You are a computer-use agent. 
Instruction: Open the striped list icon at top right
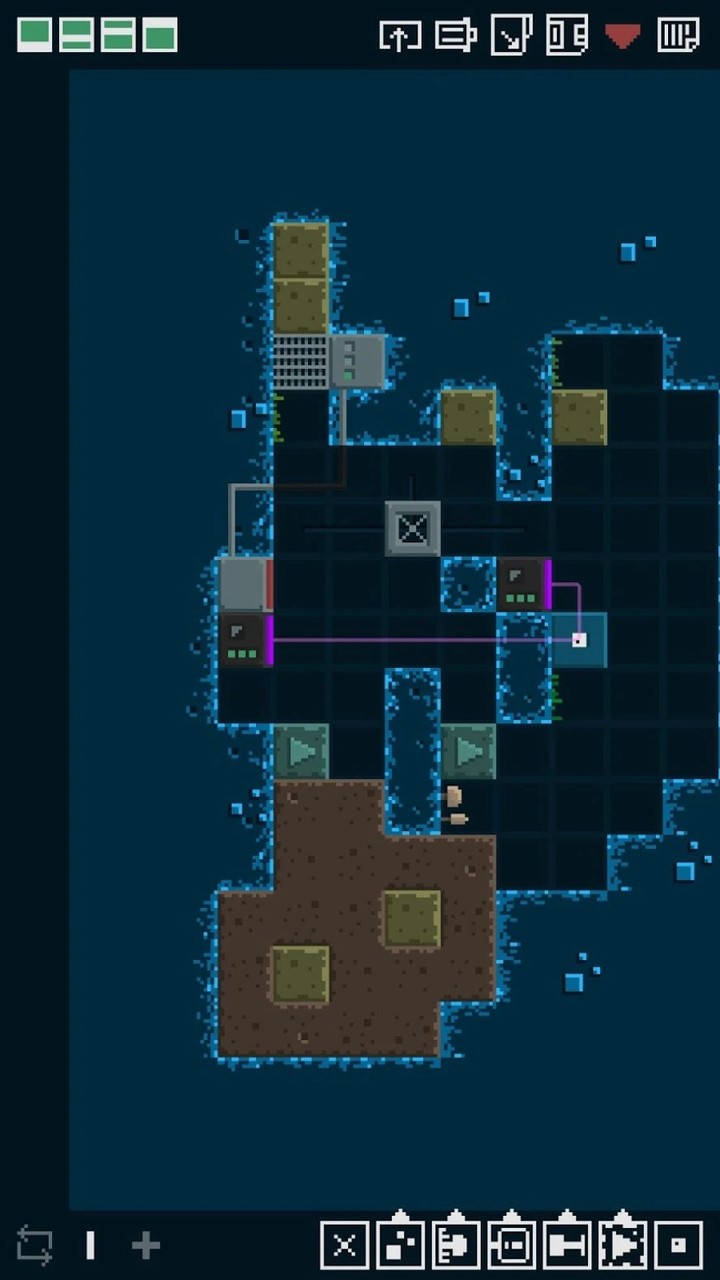(x=678, y=36)
